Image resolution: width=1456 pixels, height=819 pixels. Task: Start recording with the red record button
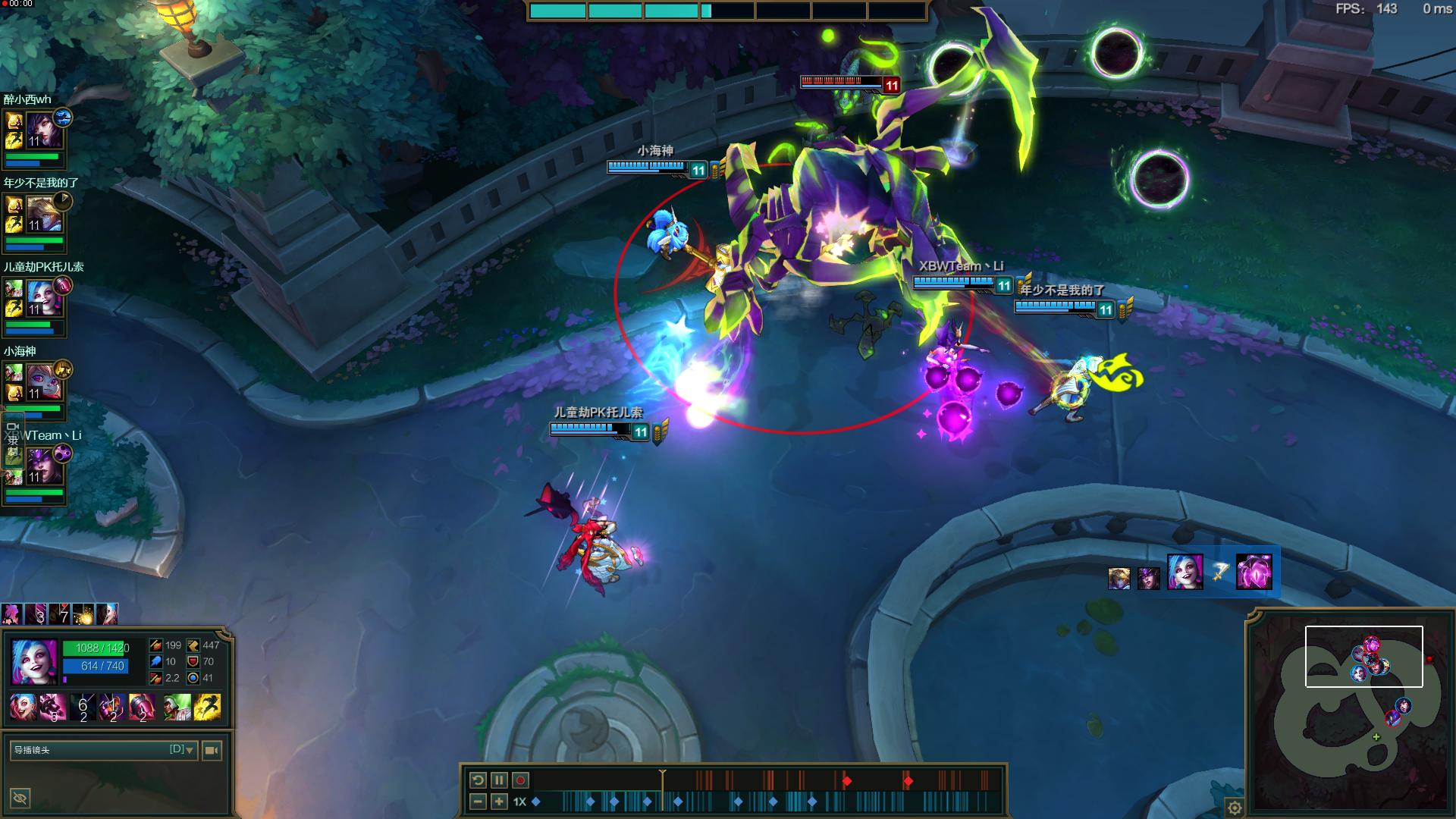(520, 780)
